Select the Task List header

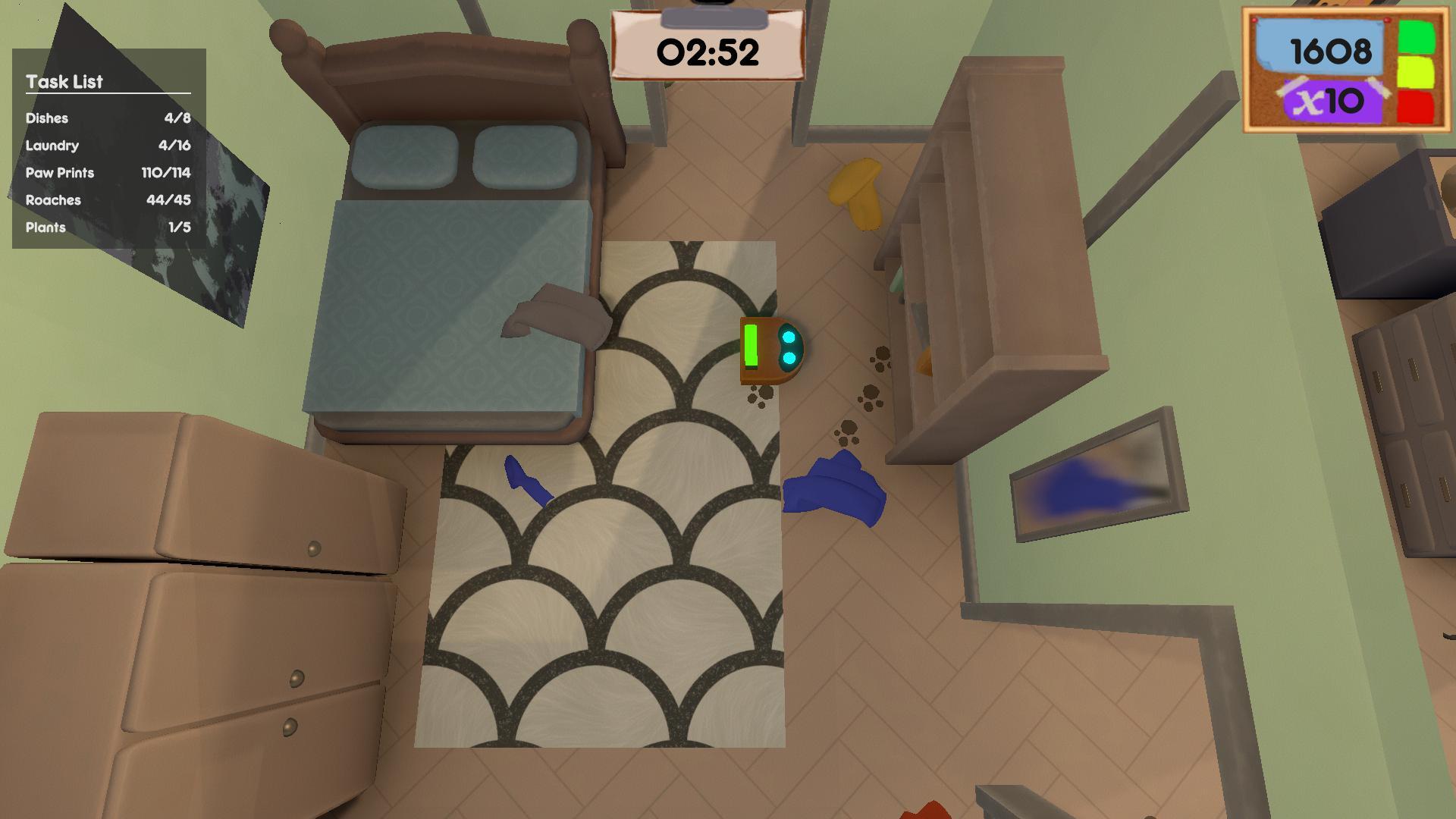pos(64,82)
